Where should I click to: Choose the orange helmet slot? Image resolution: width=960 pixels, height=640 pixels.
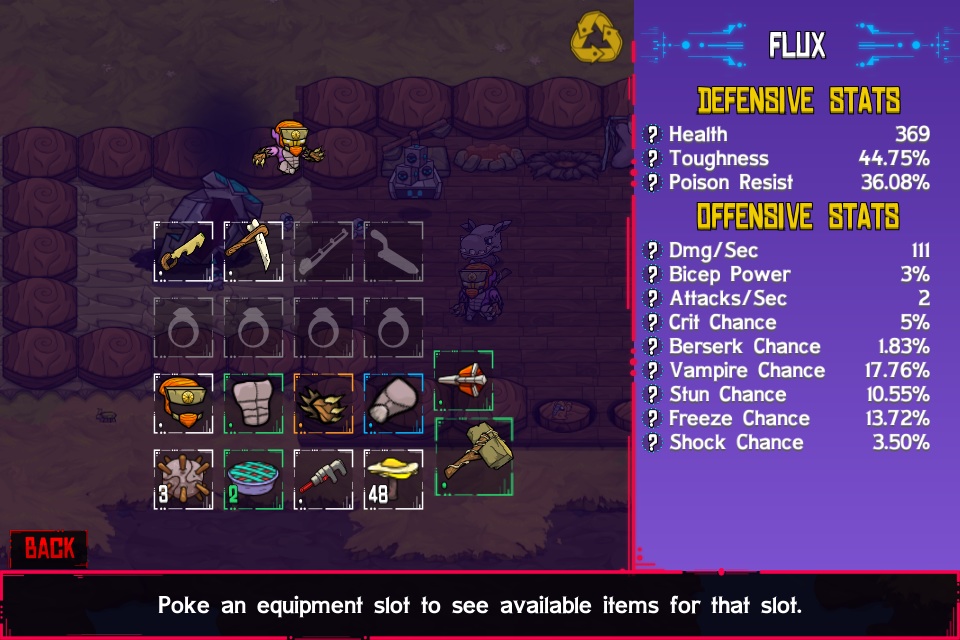click(x=183, y=403)
